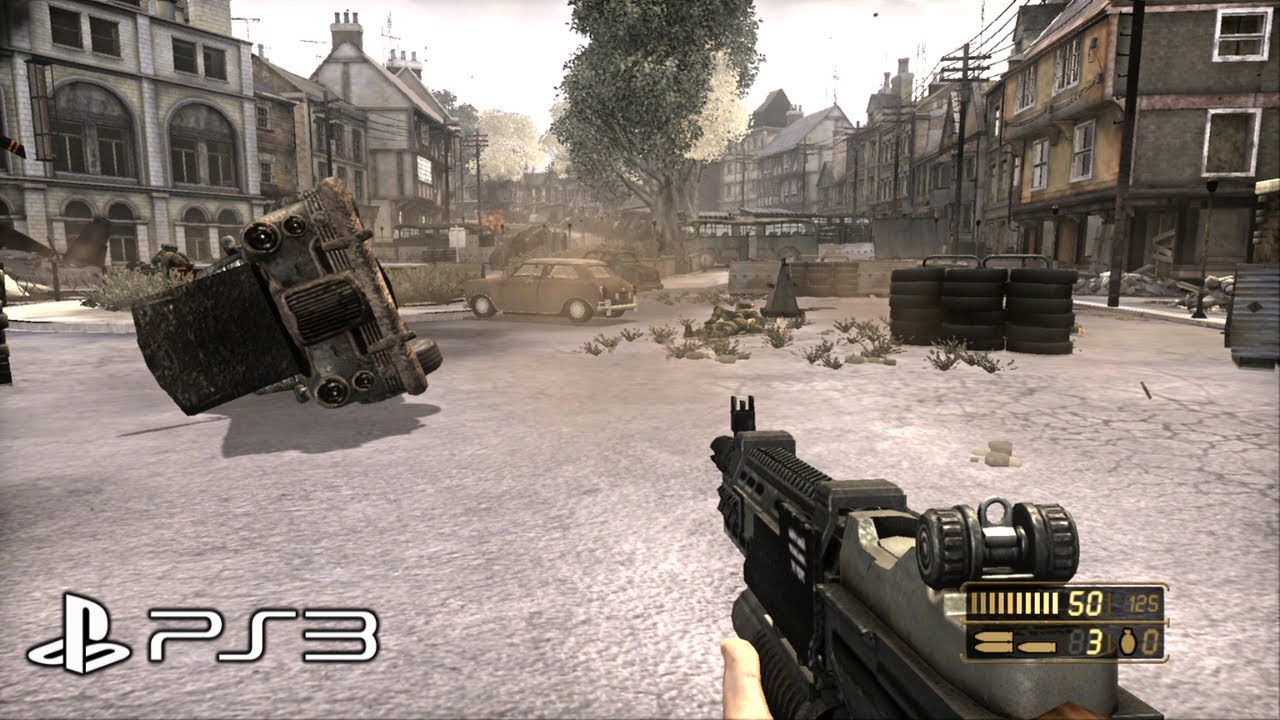Click the large tree in the square
This screenshot has height=720, width=1280.
[x=650, y=110]
